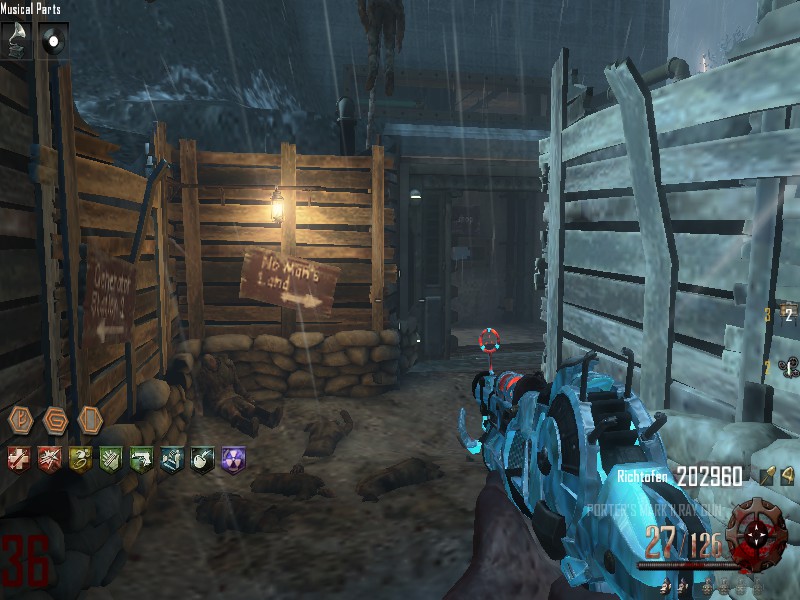
Task: Click the orange spiral hexagon tablet
Action: [x=56, y=419]
